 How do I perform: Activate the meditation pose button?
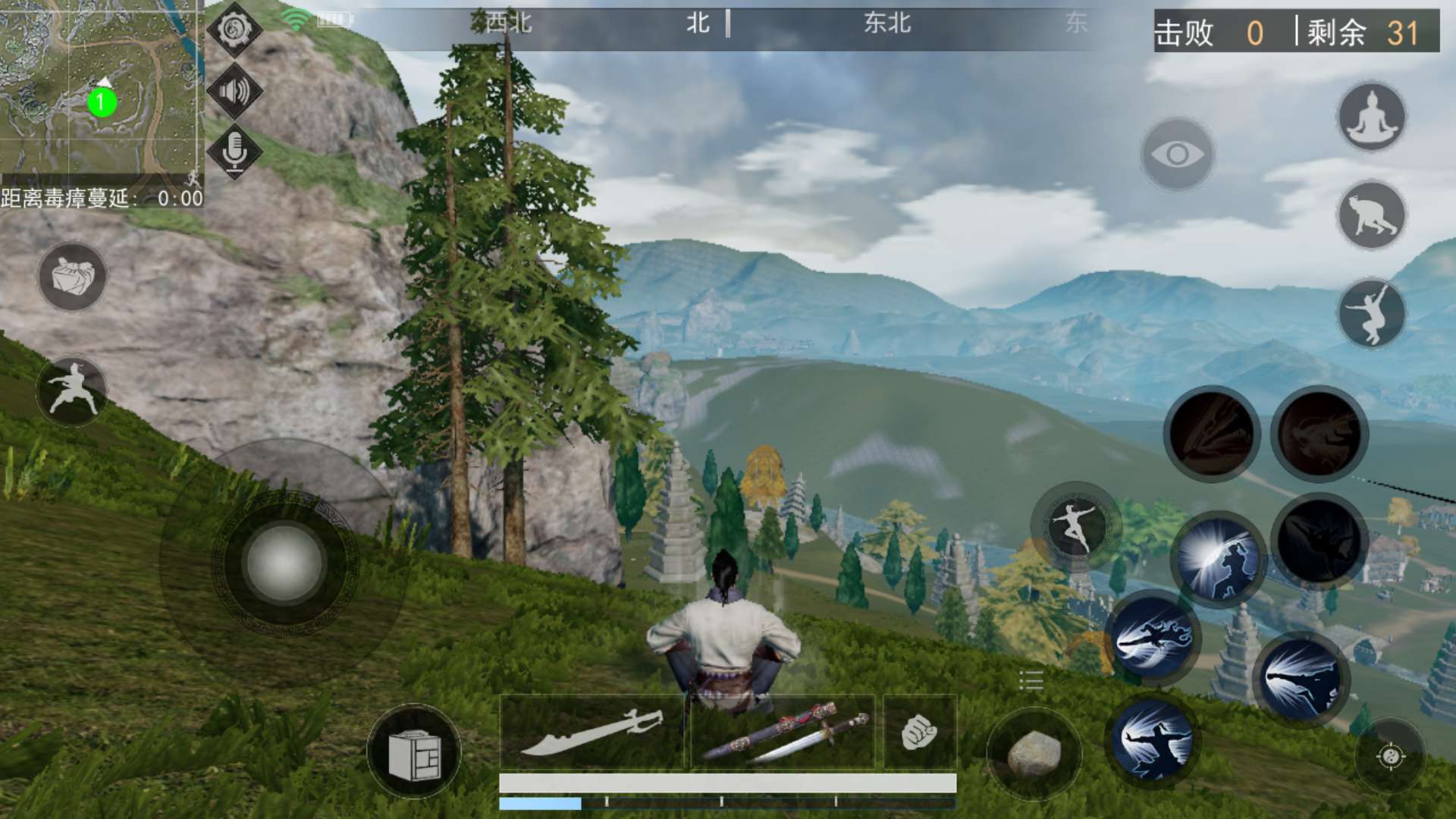pos(1371,118)
